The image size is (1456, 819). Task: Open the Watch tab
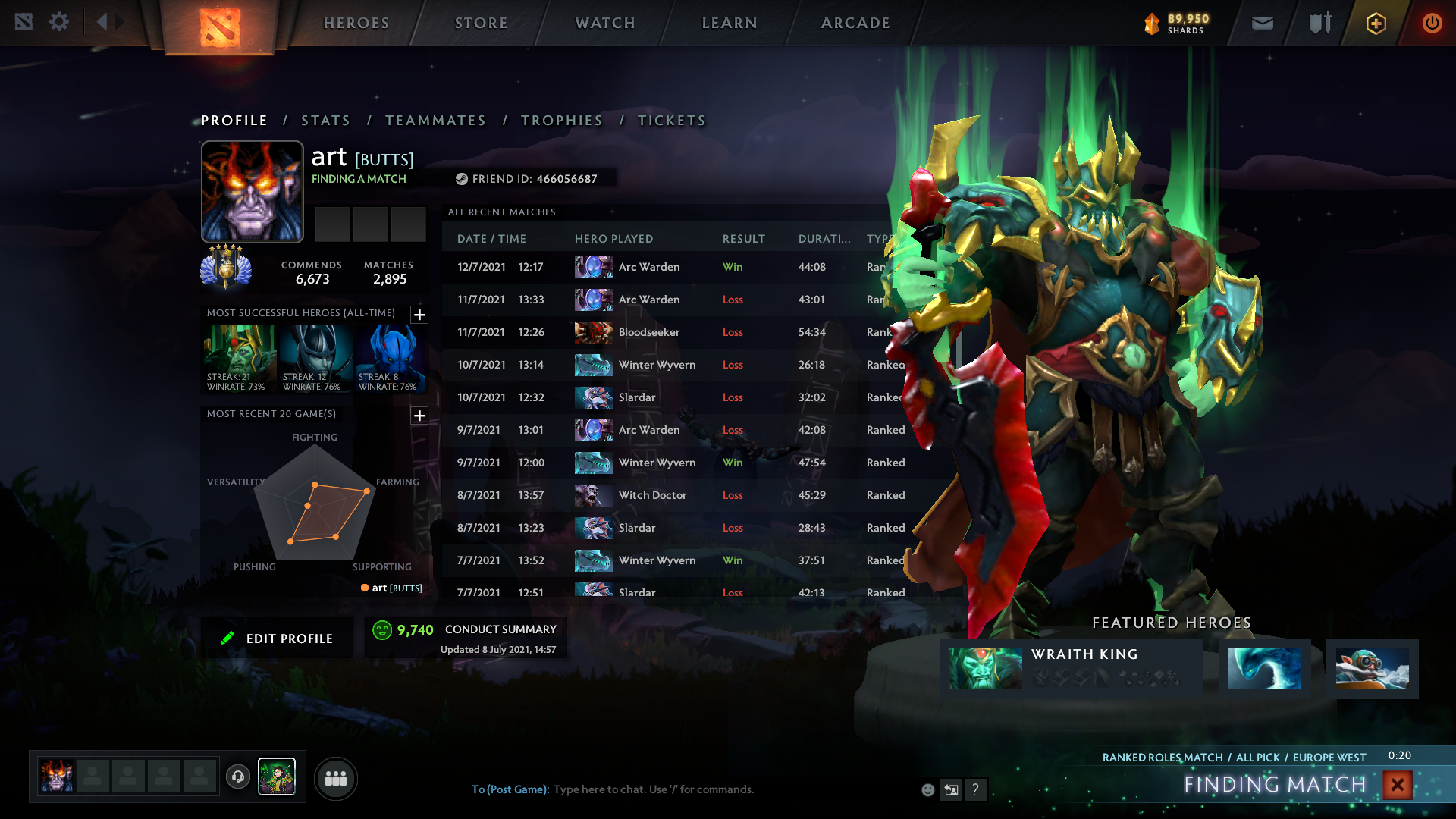click(x=605, y=23)
